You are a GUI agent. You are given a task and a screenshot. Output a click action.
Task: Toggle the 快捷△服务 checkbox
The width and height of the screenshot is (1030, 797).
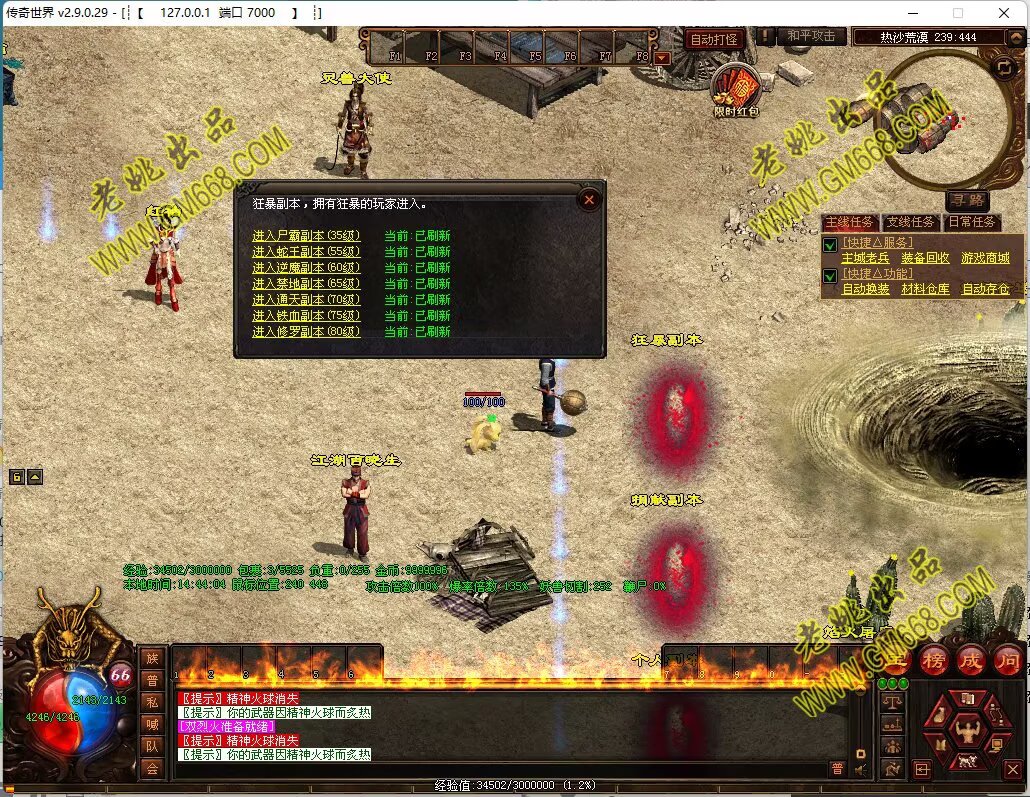pos(829,244)
